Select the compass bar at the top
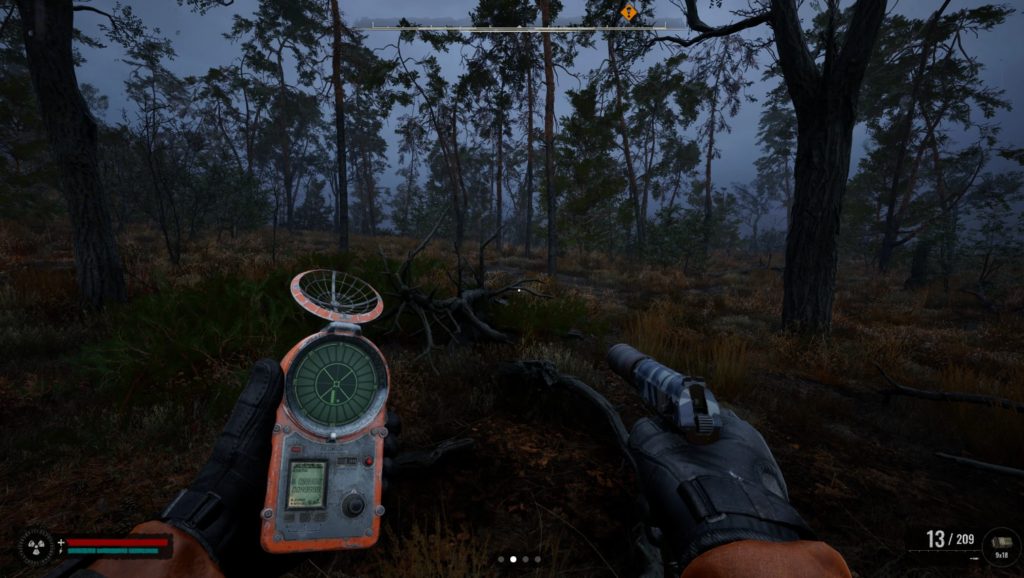 point(510,25)
